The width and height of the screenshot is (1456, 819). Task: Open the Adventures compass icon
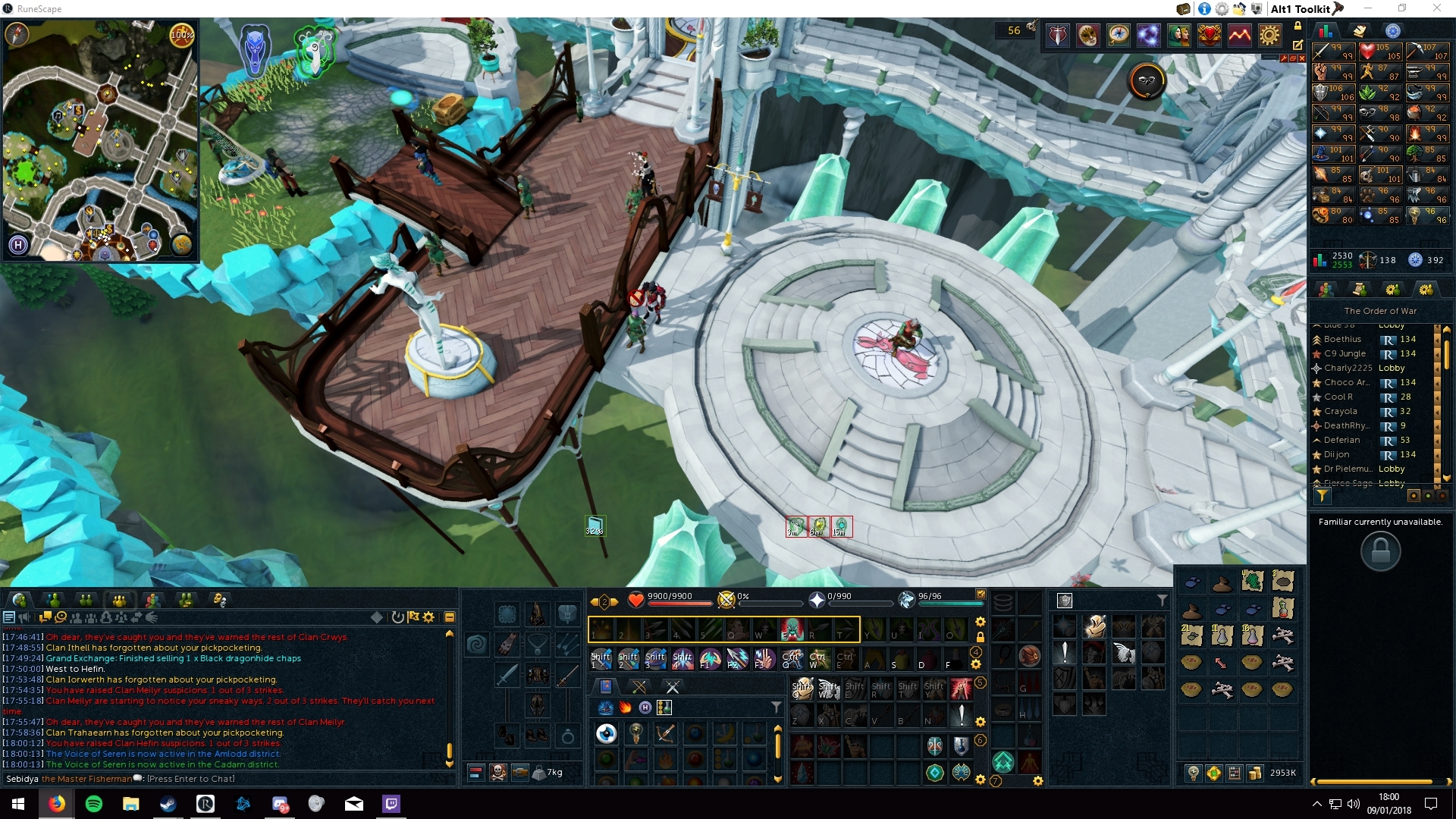tap(1119, 35)
